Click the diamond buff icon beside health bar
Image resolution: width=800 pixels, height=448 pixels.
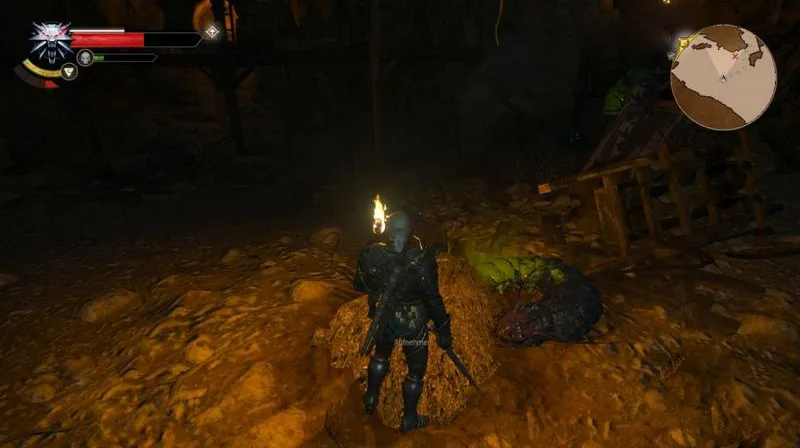[211, 32]
